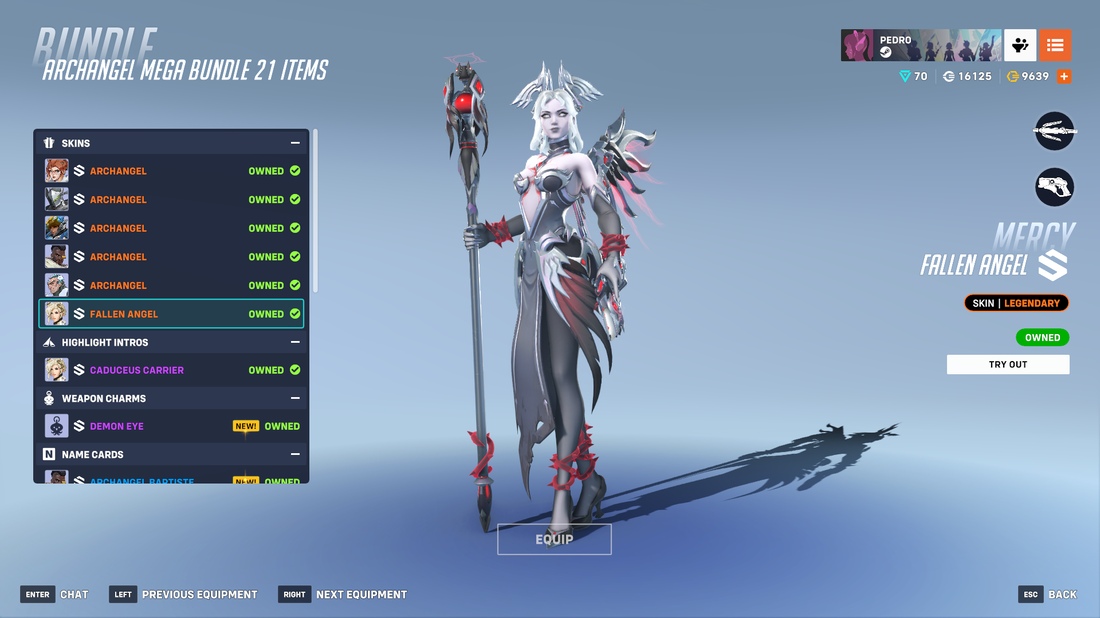Open the social group finder icon
1100x618 pixels.
coord(1020,45)
